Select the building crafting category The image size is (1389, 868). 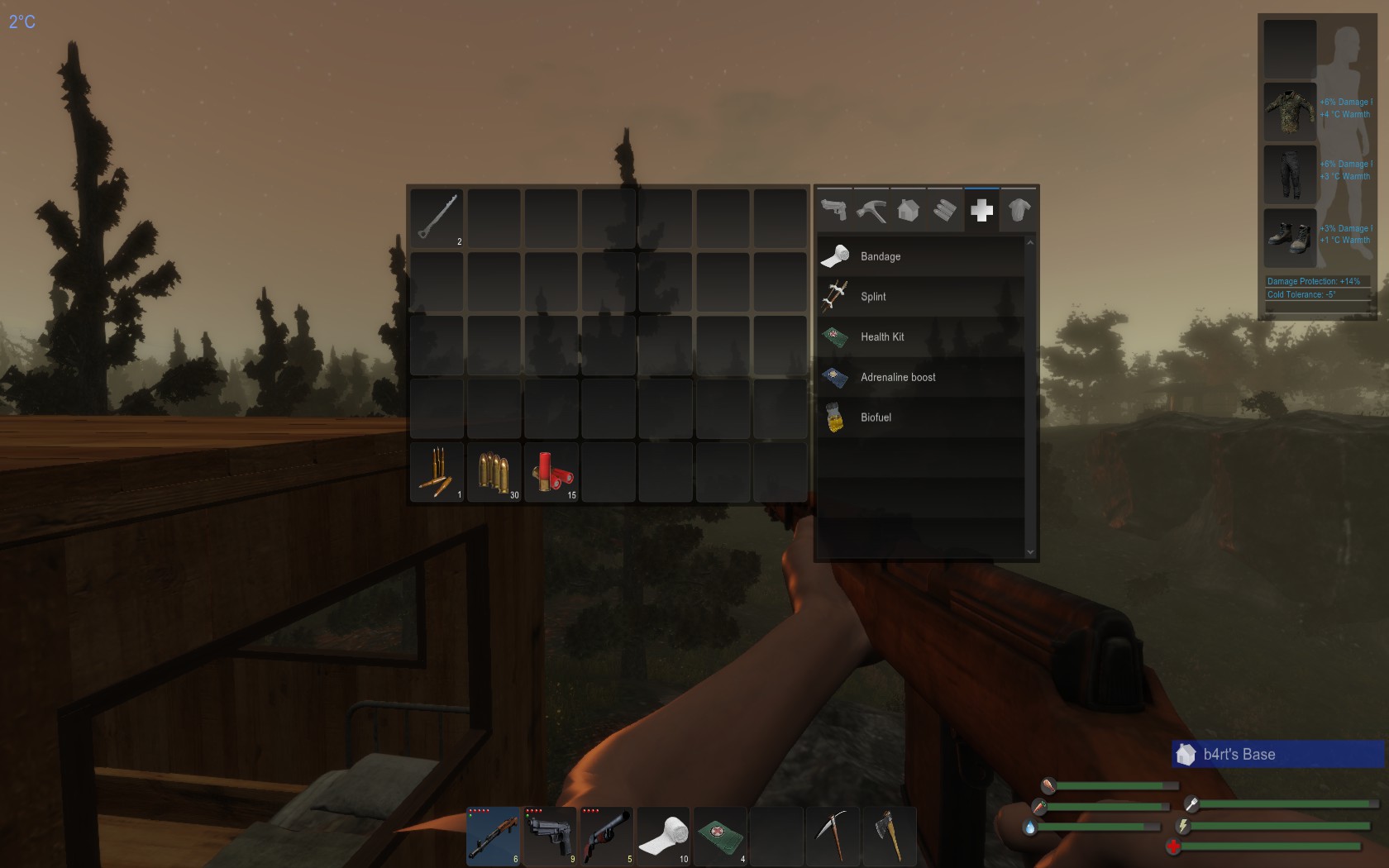coord(907,211)
